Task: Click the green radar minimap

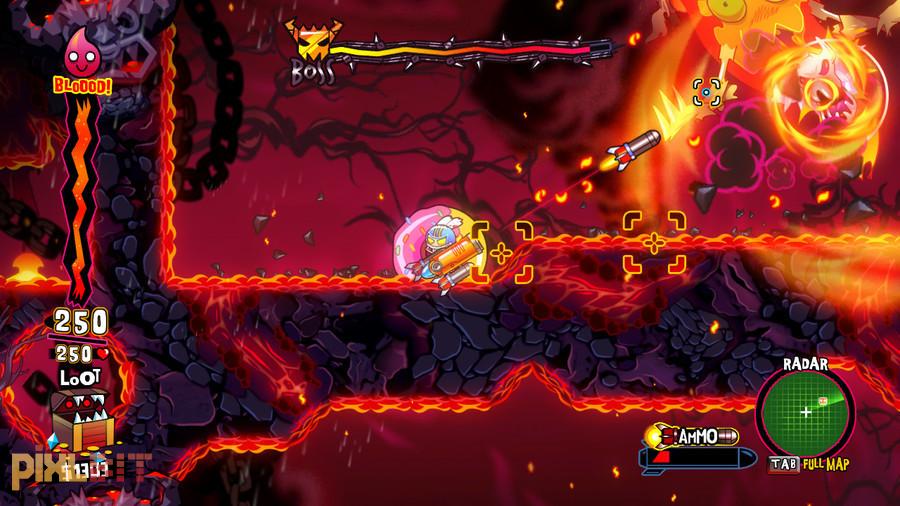Action: coord(806,411)
